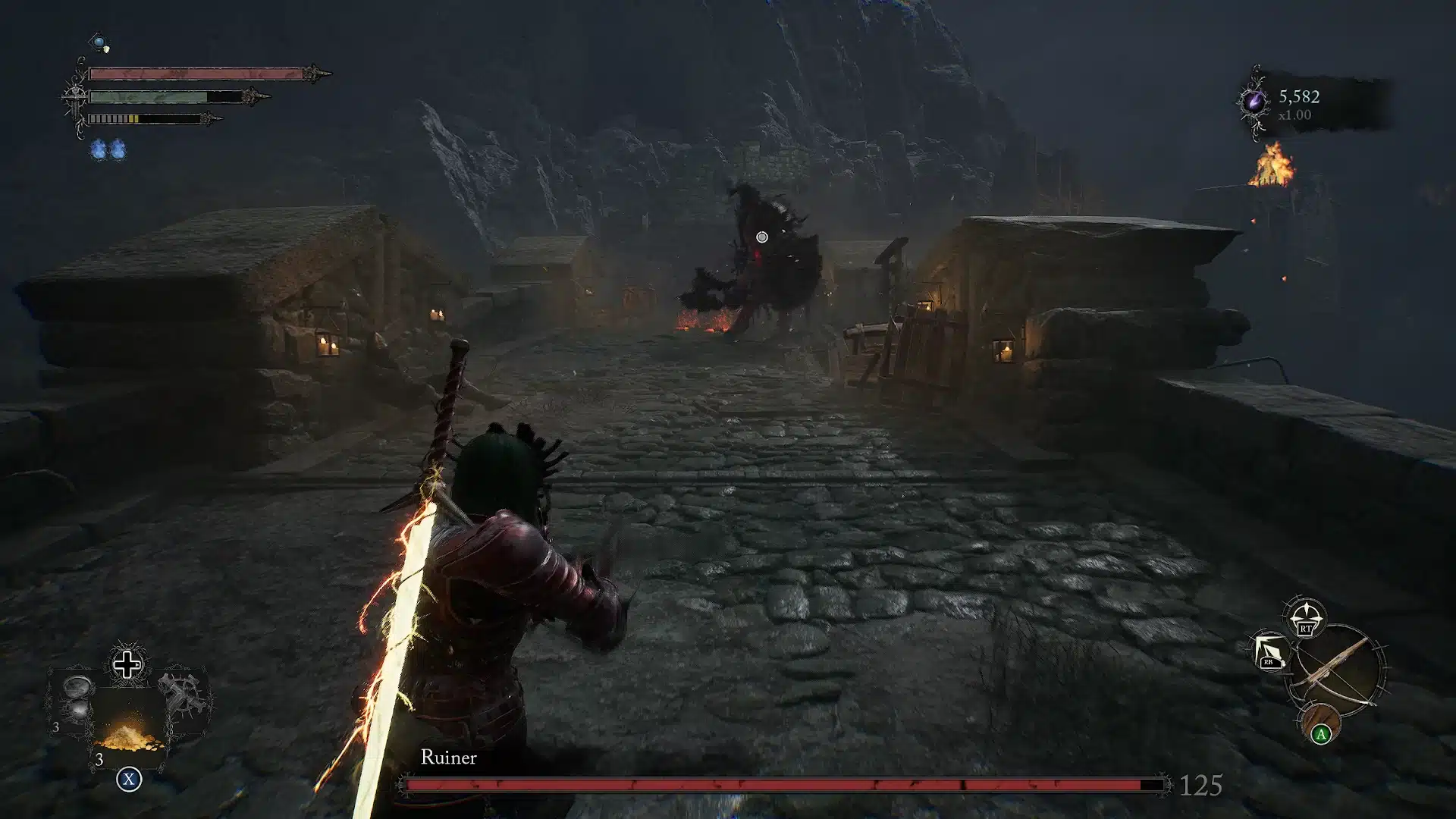The height and width of the screenshot is (819, 1456).
Task: Click the lock-on reticle on the Ruiner enemy
Action: pos(763,237)
